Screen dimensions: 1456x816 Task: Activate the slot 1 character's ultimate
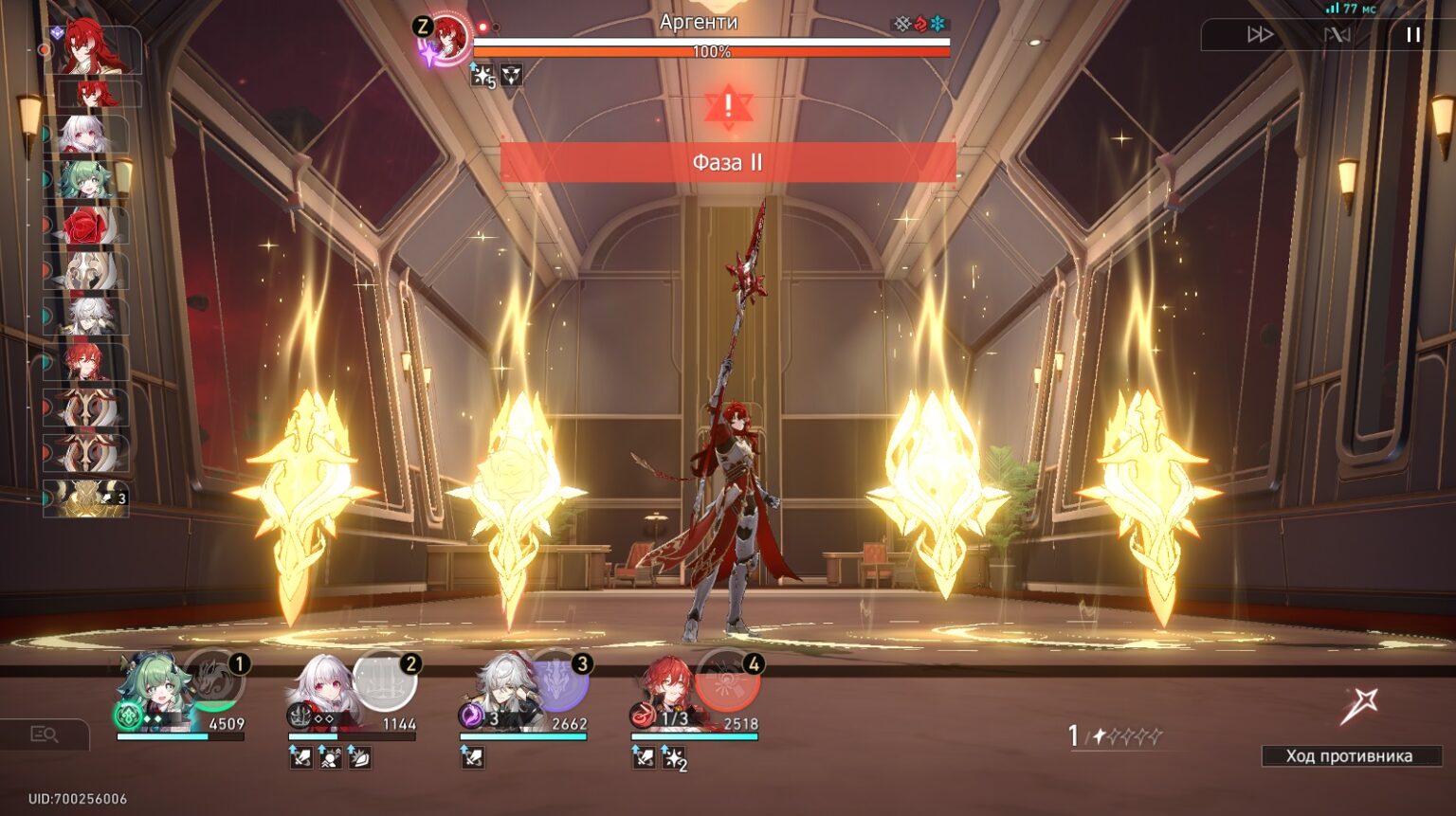(x=213, y=680)
